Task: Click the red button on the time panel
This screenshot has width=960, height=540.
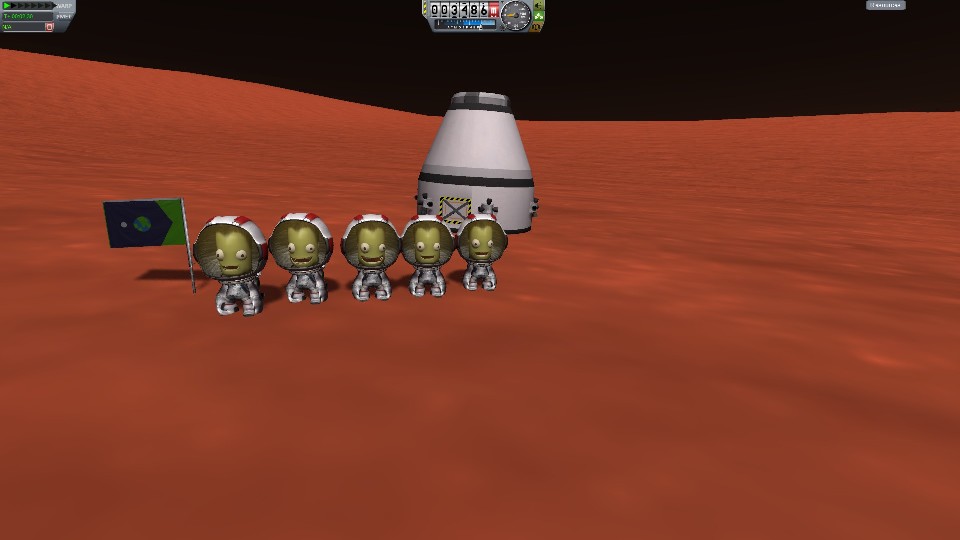Action: click(x=49, y=27)
